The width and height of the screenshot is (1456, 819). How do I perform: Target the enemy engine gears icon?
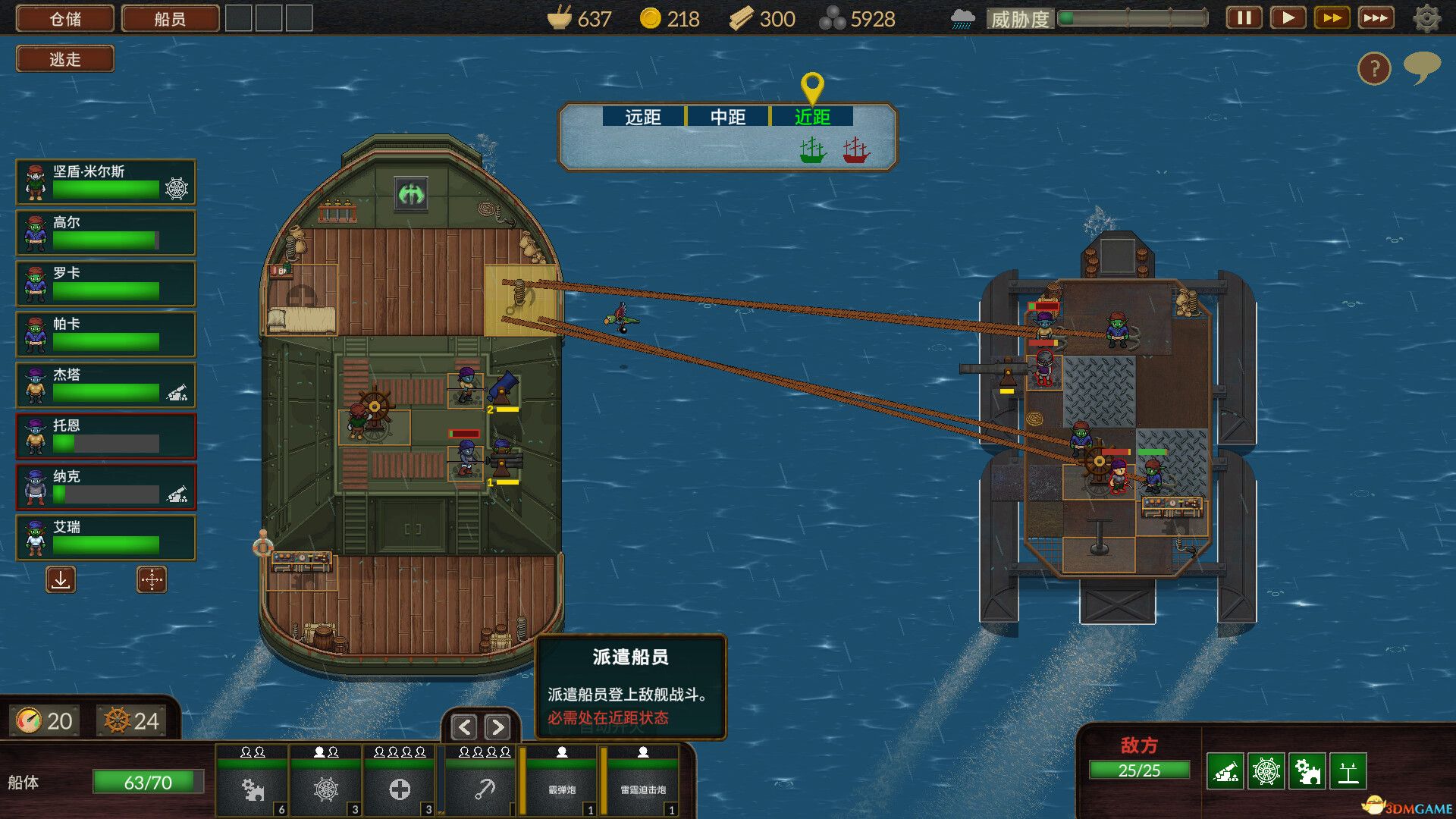pos(1308,771)
